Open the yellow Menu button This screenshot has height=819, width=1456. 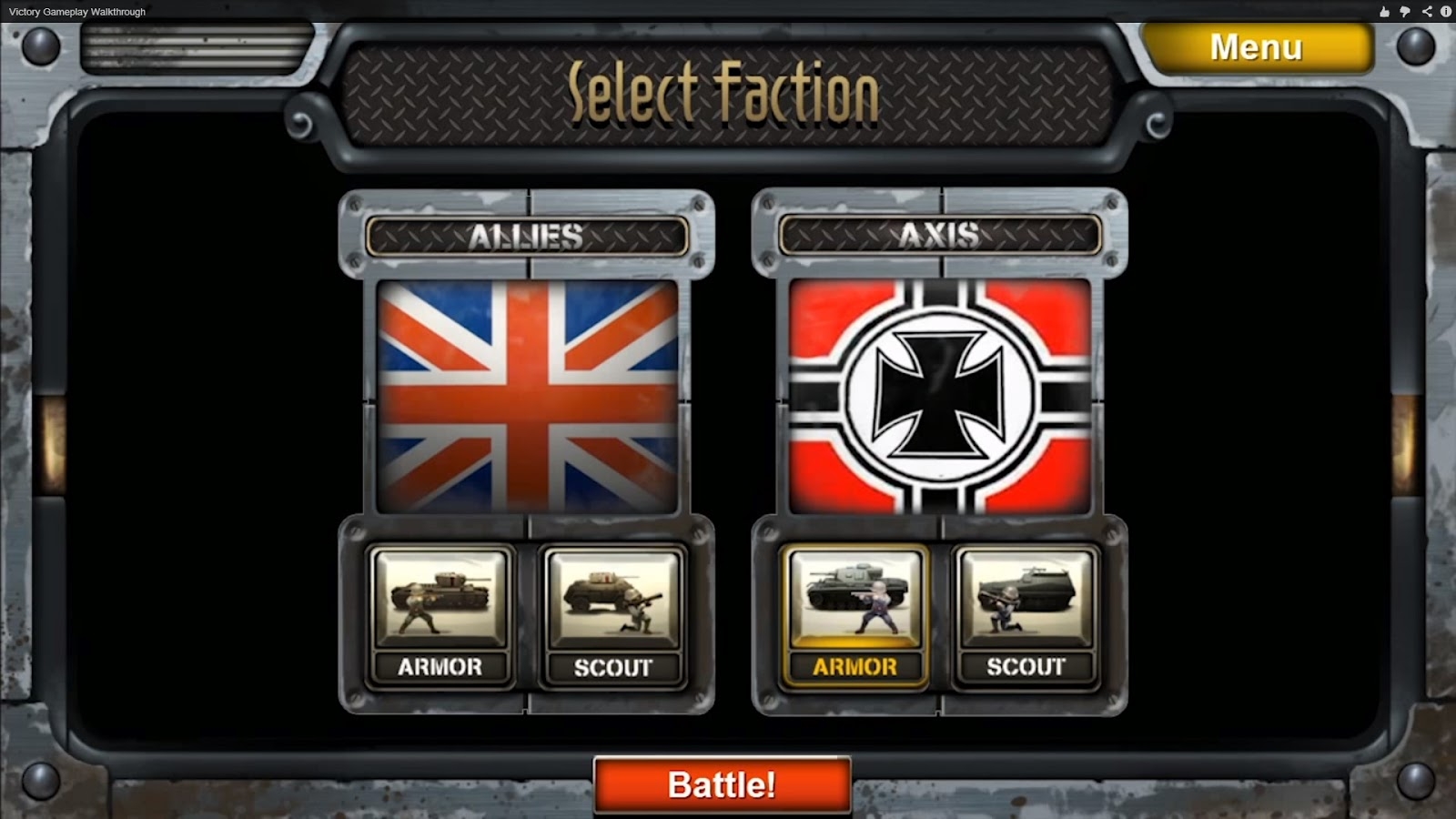1257,47
